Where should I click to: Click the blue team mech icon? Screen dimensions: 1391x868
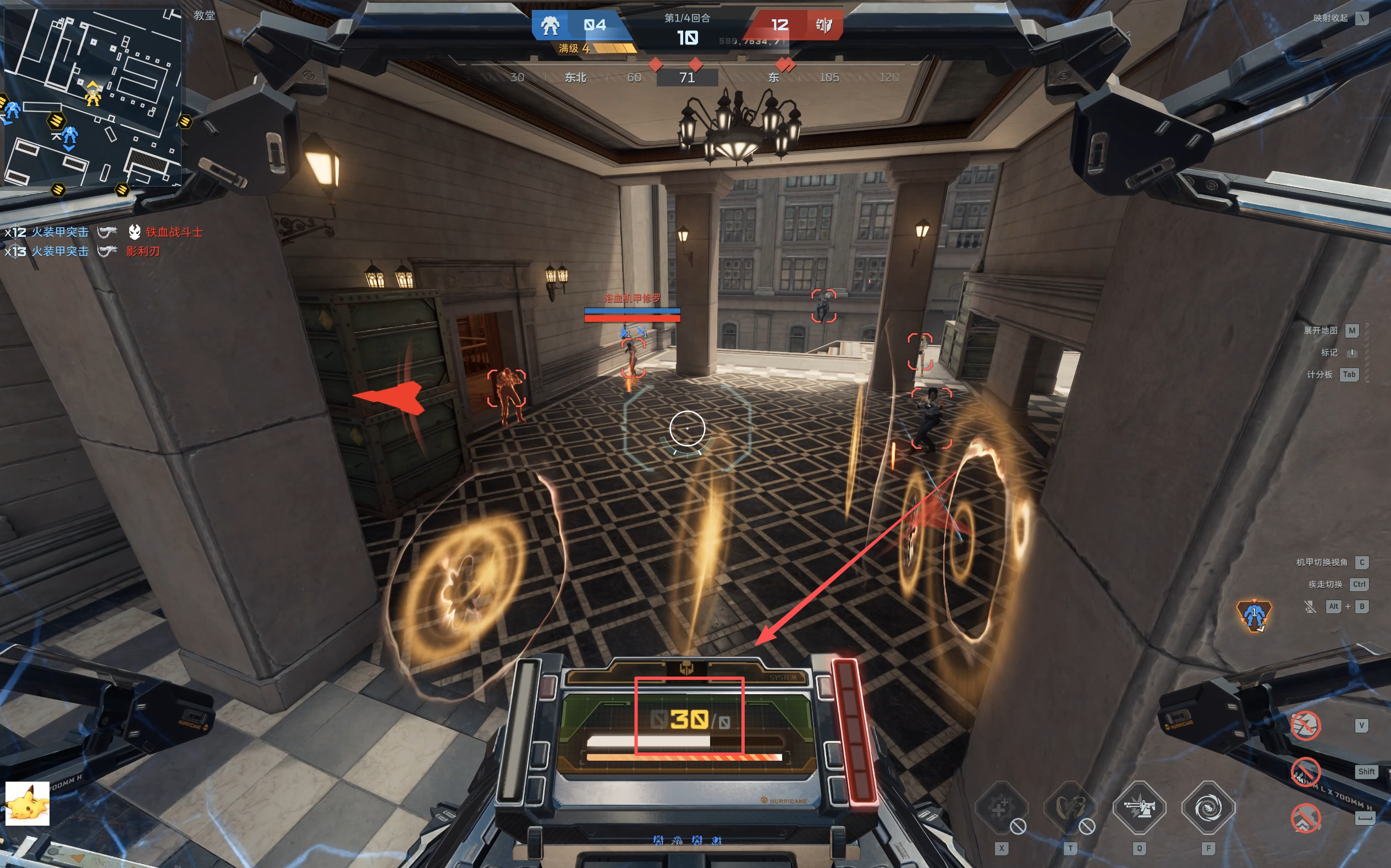point(551,25)
